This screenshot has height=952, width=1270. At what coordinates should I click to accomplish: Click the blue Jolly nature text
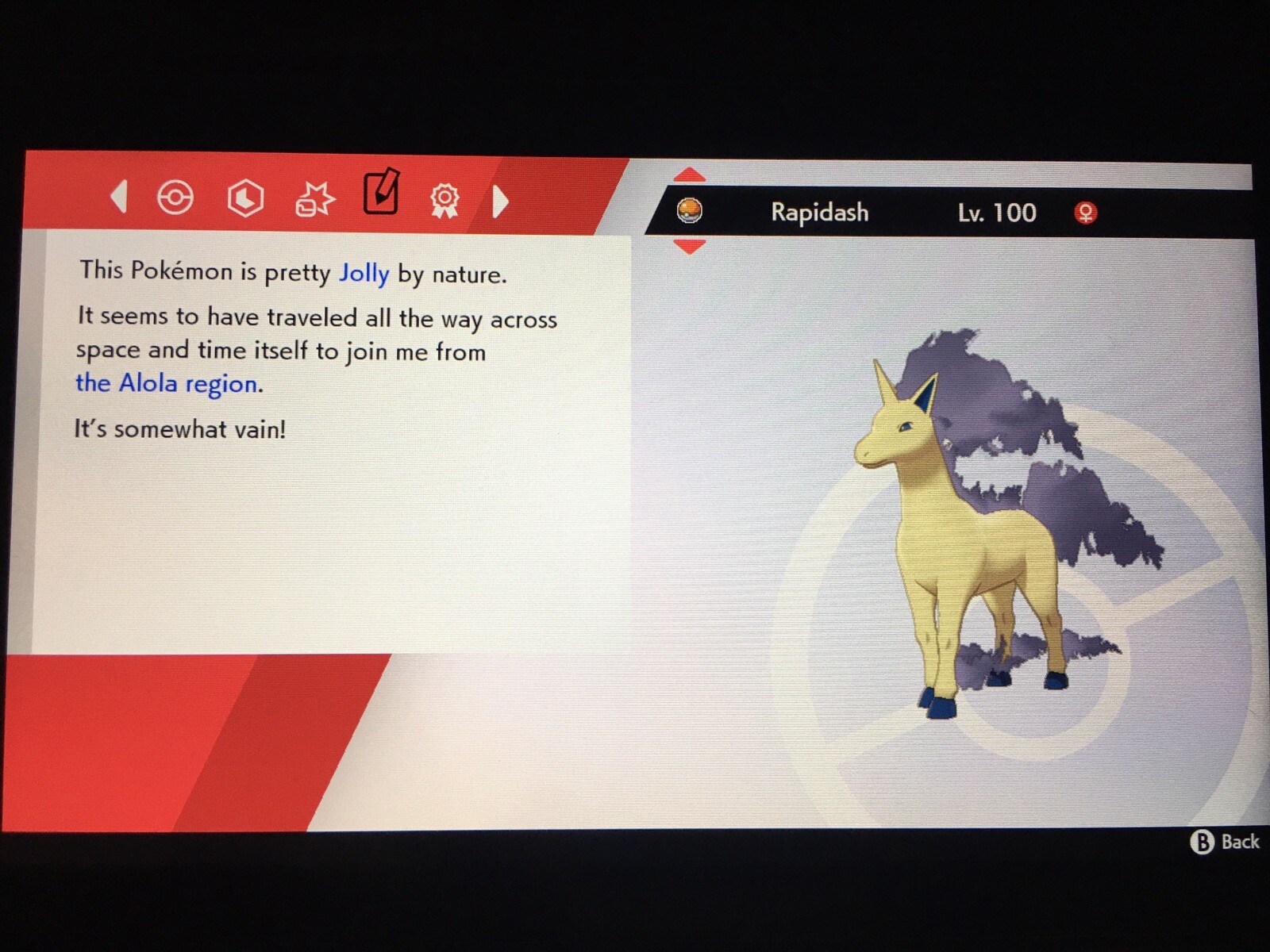[364, 273]
